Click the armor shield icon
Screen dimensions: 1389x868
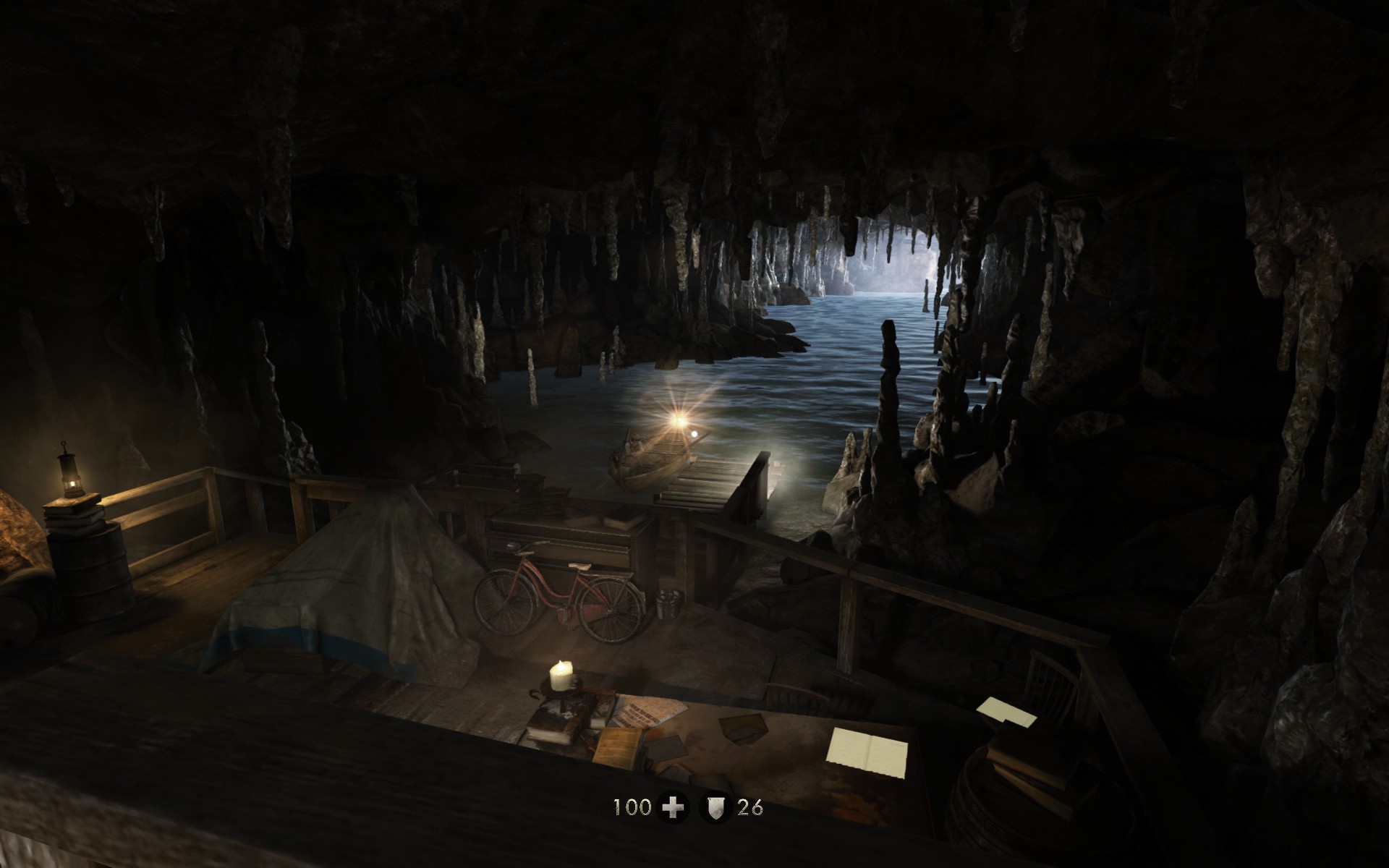click(x=715, y=807)
